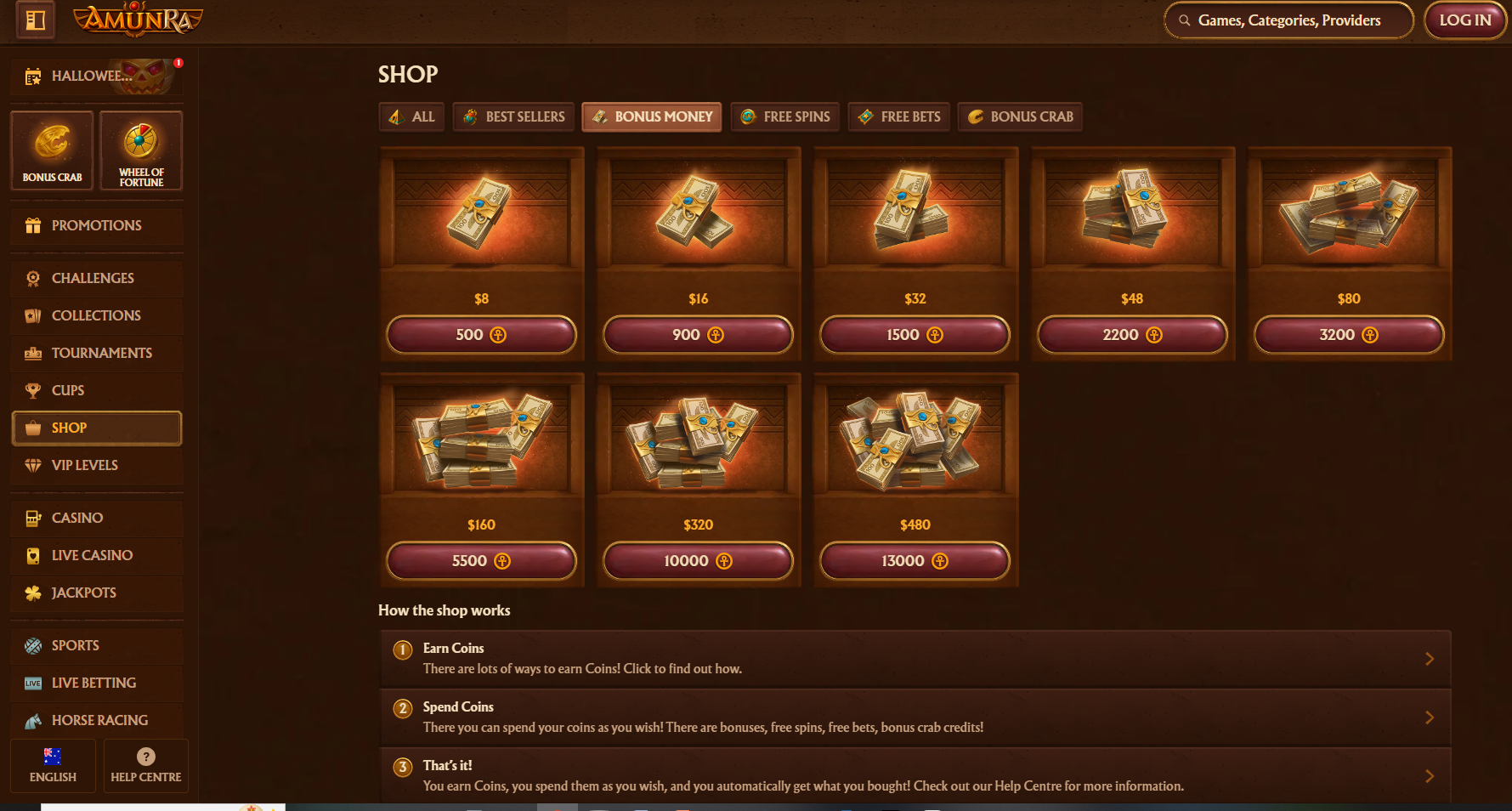
Task: Navigate to Live Casino
Action: [x=92, y=555]
